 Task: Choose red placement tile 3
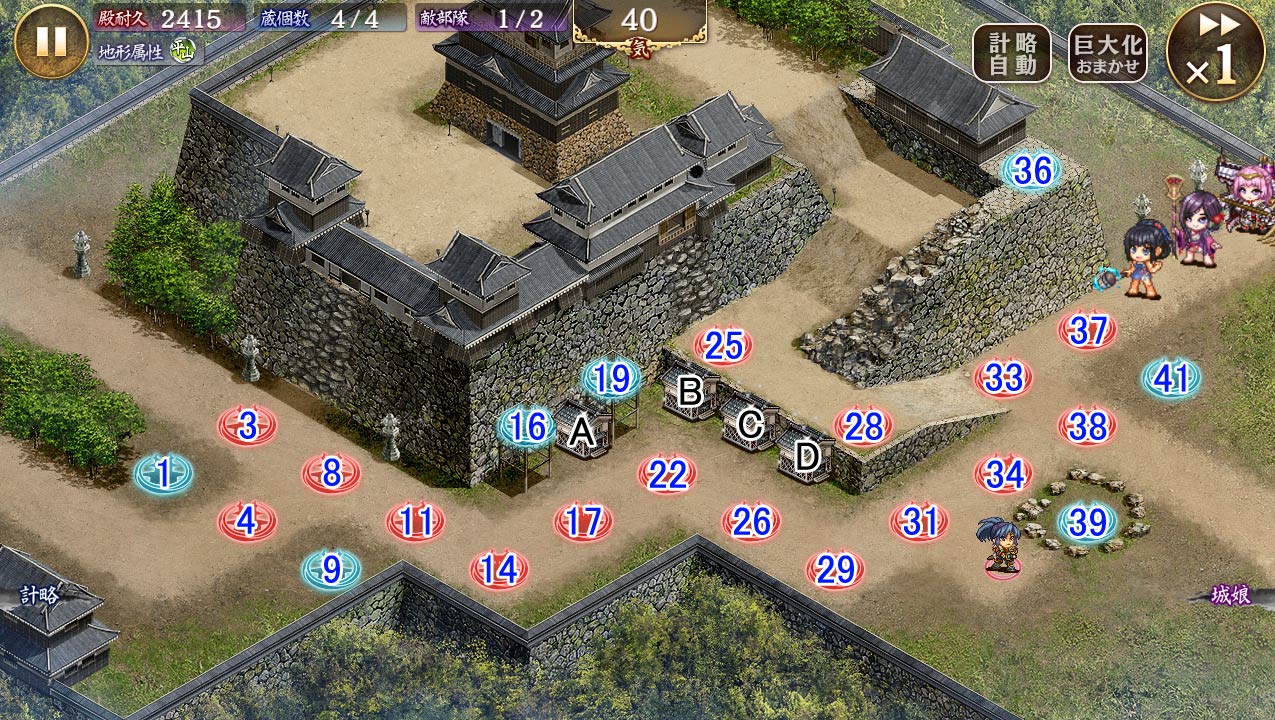[247, 426]
